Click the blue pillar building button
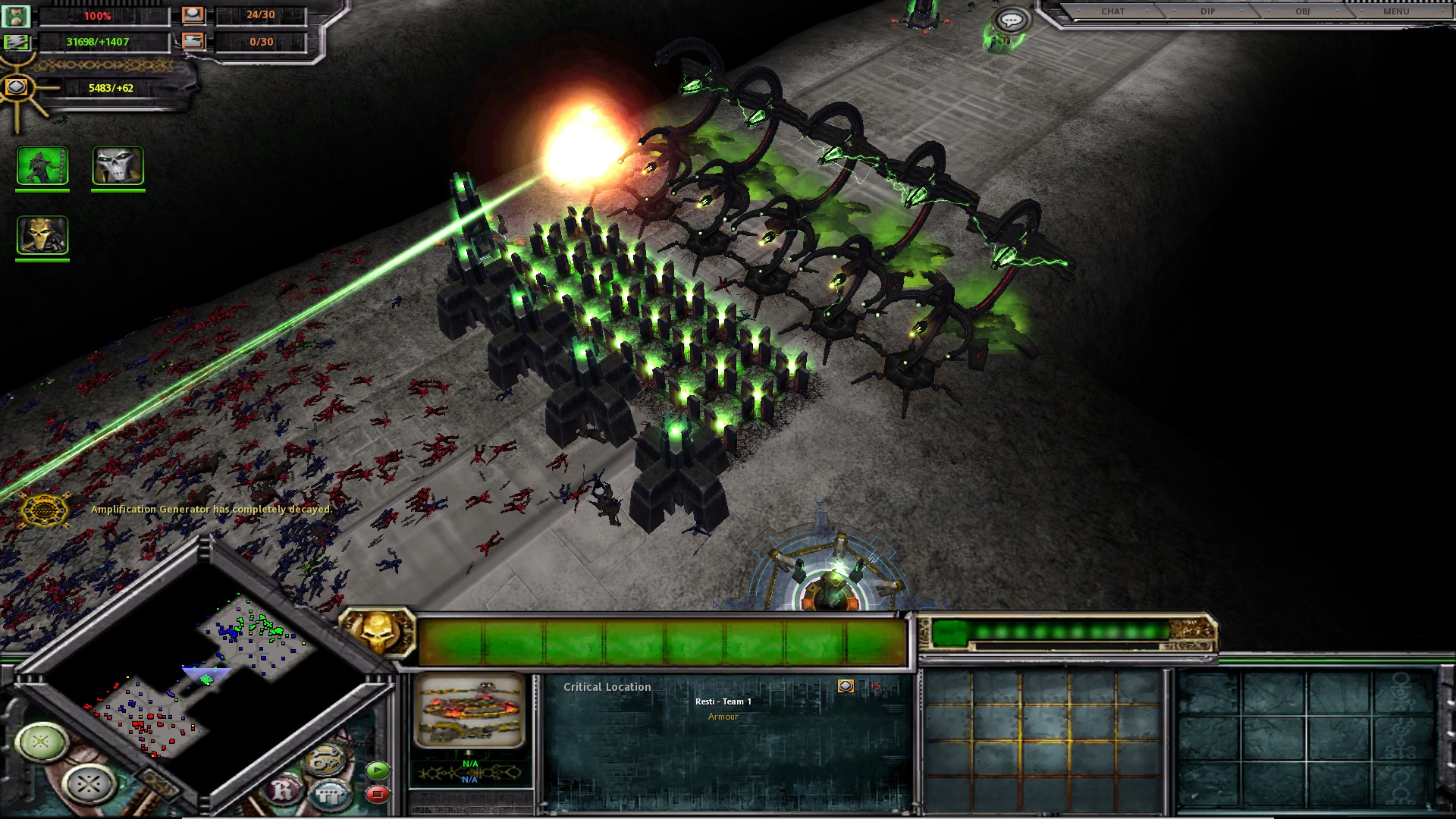This screenshot has height=819, width=1456. (331, 795)
